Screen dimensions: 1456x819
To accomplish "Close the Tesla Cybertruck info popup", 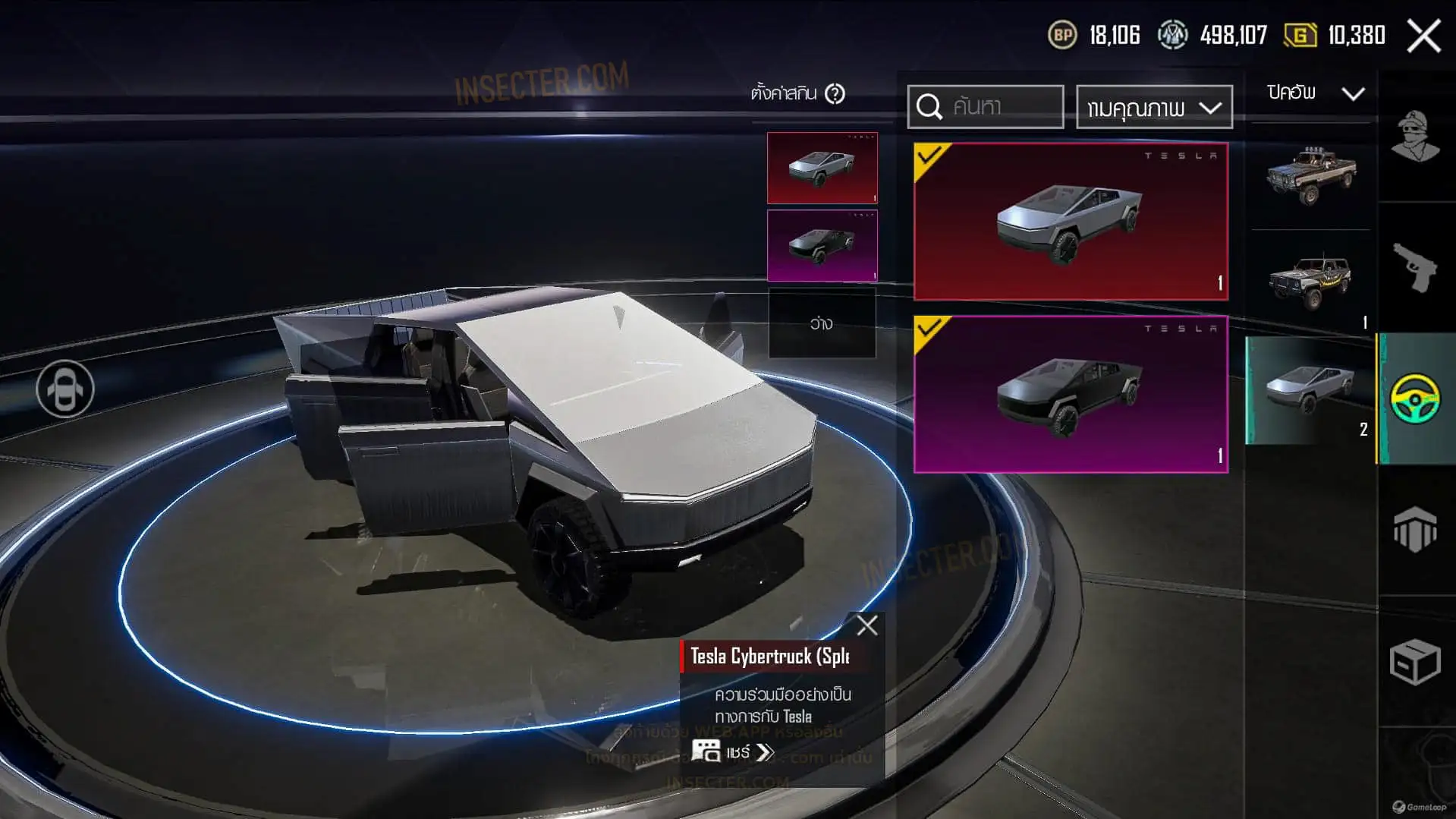I will tap(866, 625).
